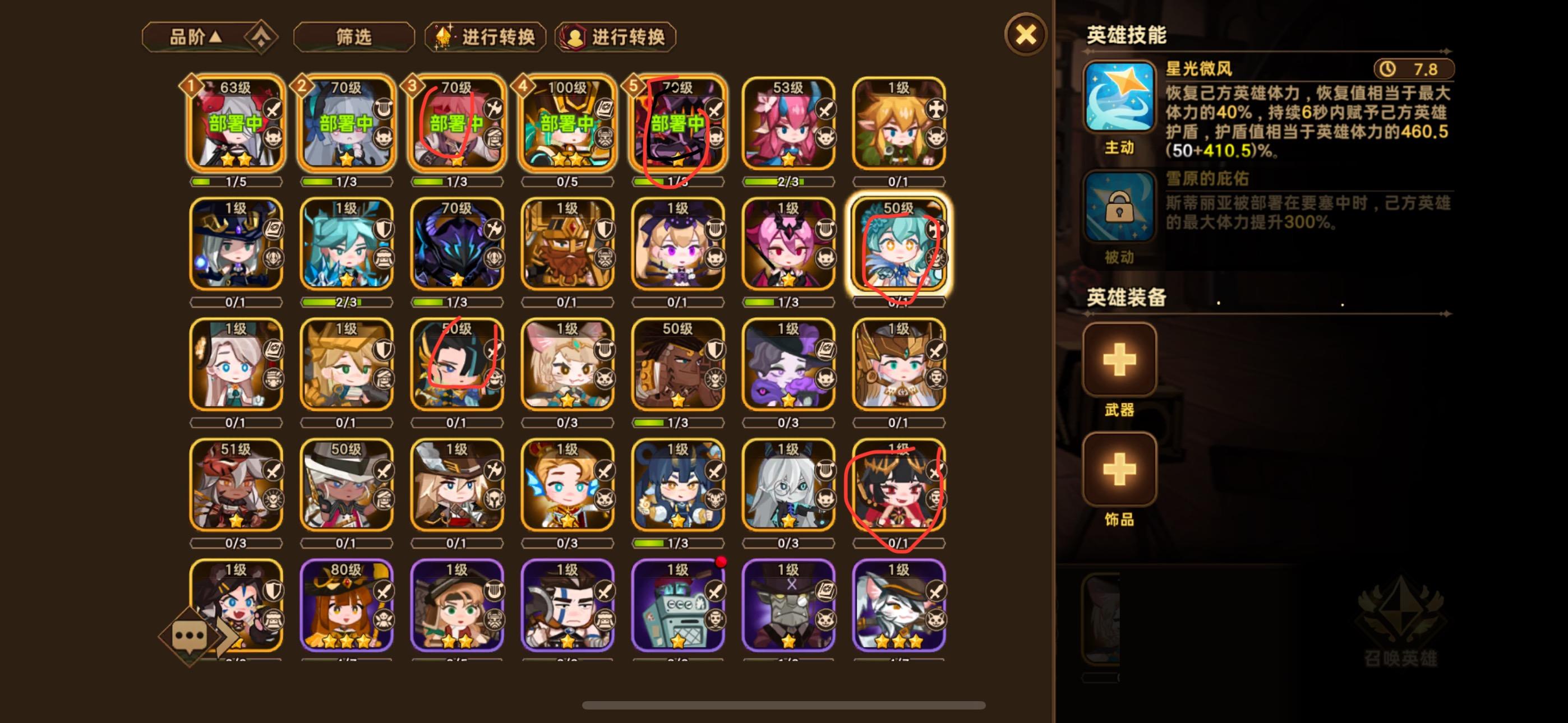Click the sparkle icon on gold conversion button
The width and height of the screenshot is (1568, 723).
pyautogui.click(x=444, y=36)
